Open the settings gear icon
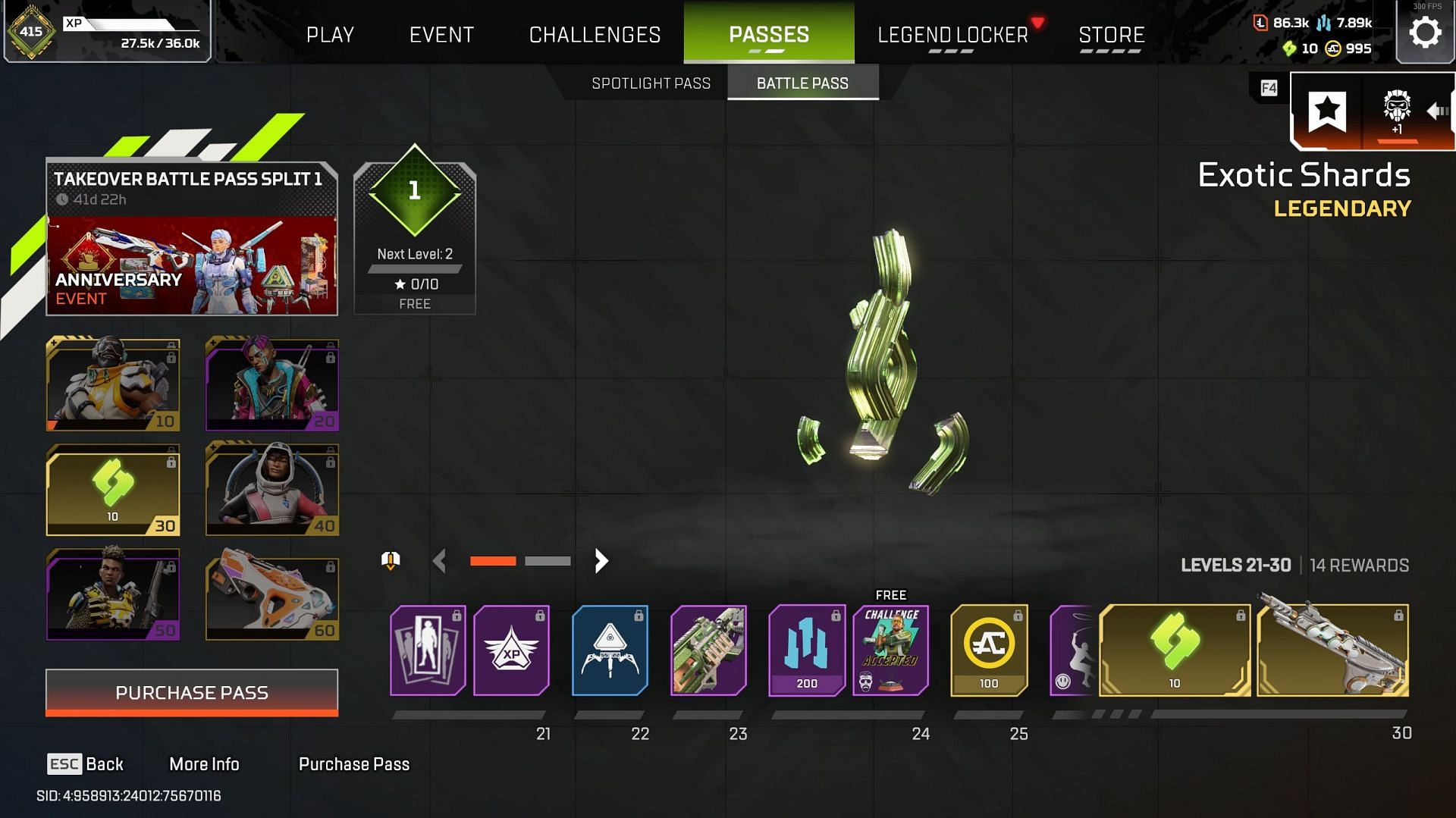This screenshot has height=818, width=1456. 1425,33
